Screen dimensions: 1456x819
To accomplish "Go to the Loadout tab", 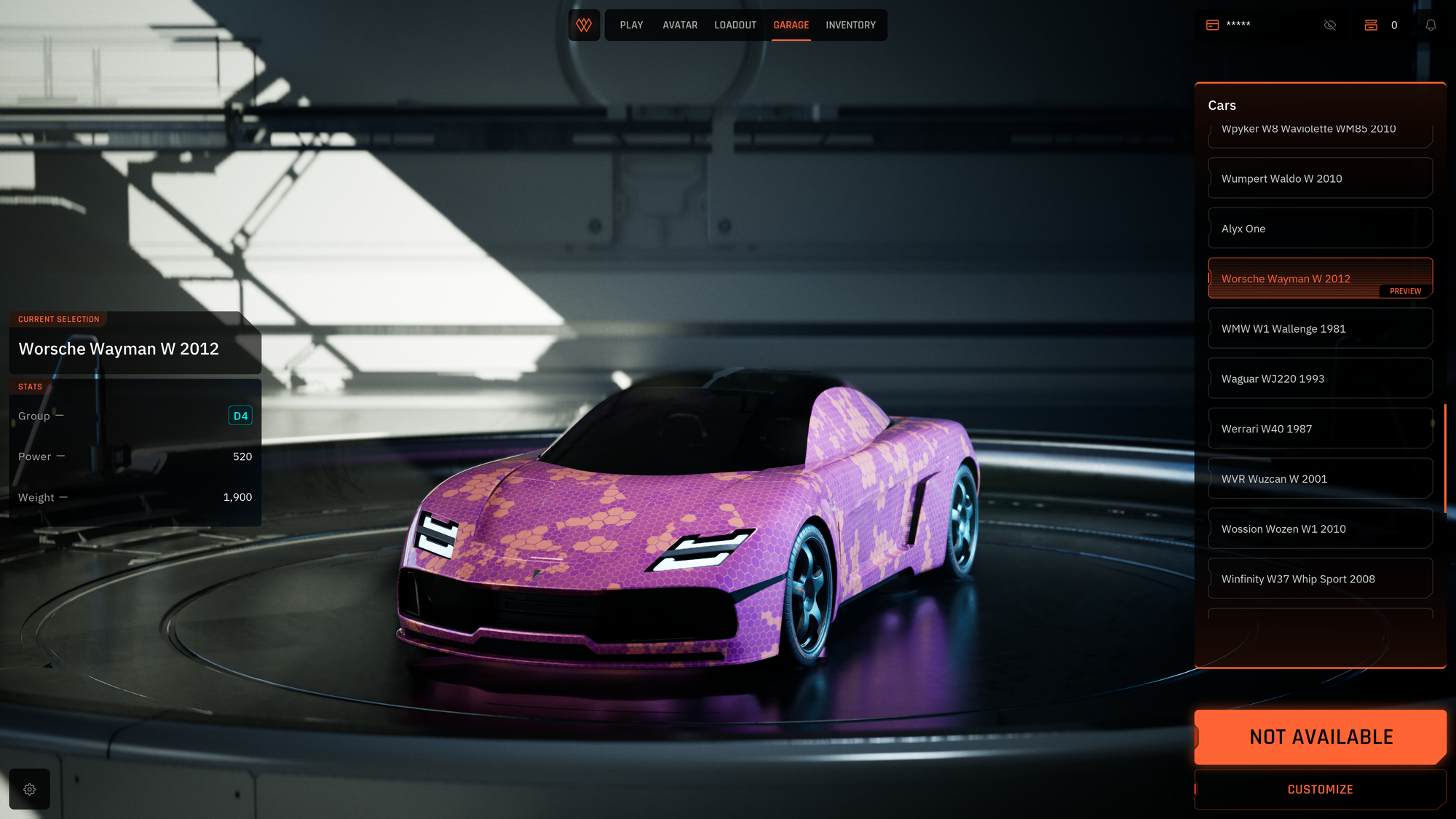I will [x=735, y=25].
